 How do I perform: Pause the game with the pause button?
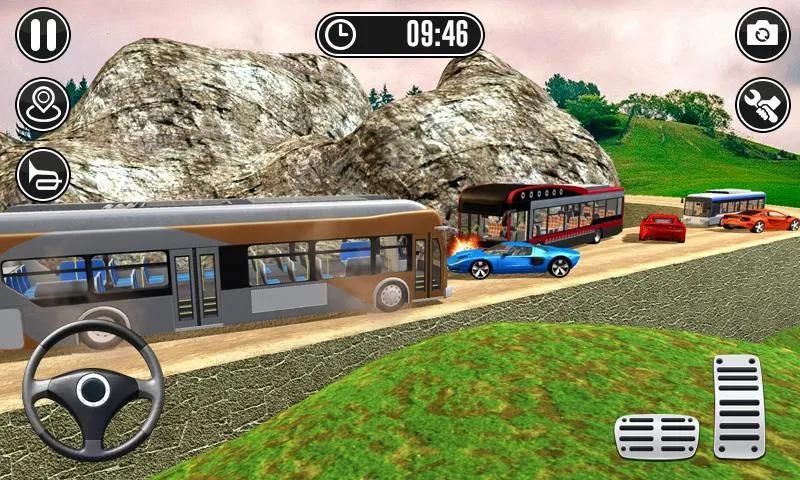click(x=43, y=34)
